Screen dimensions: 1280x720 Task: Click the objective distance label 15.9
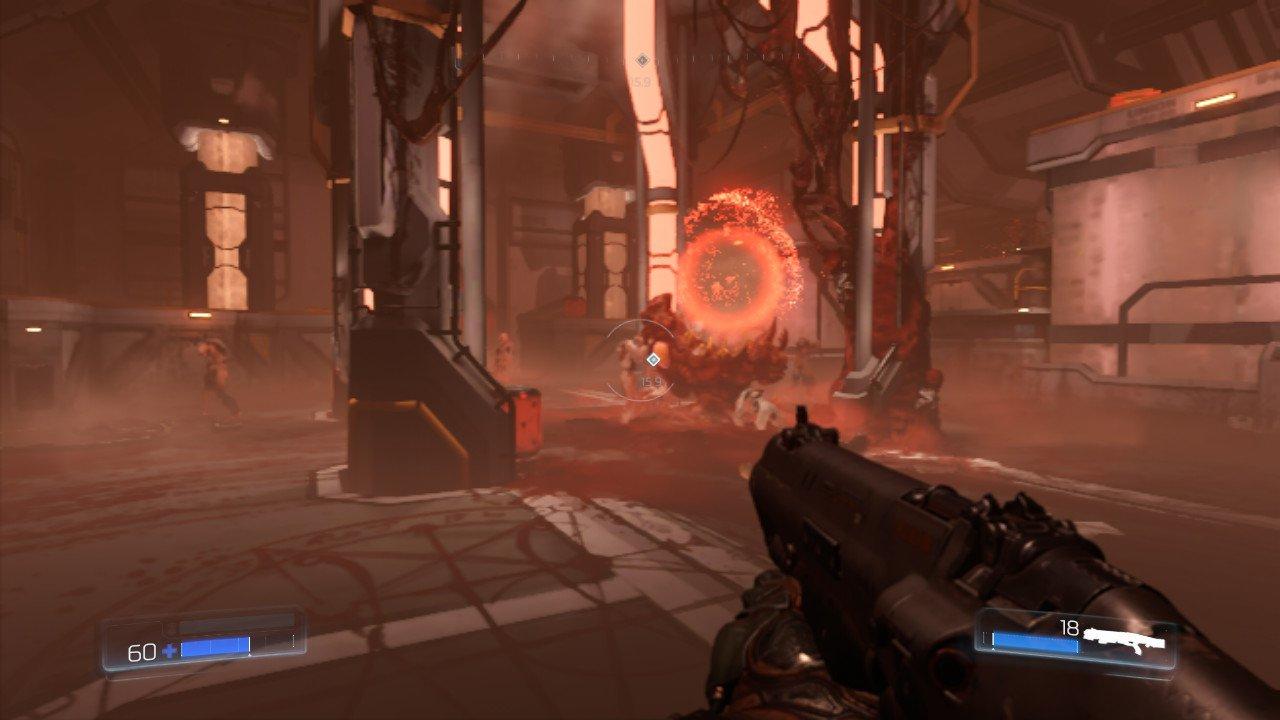coord(651,380)
